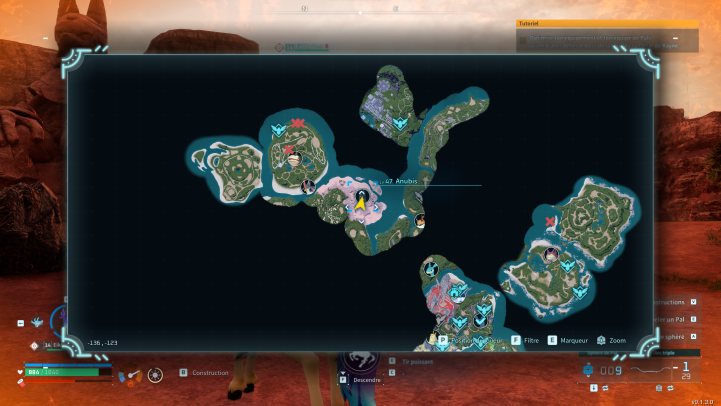Click the double red X marker

[x=297, y=123]
